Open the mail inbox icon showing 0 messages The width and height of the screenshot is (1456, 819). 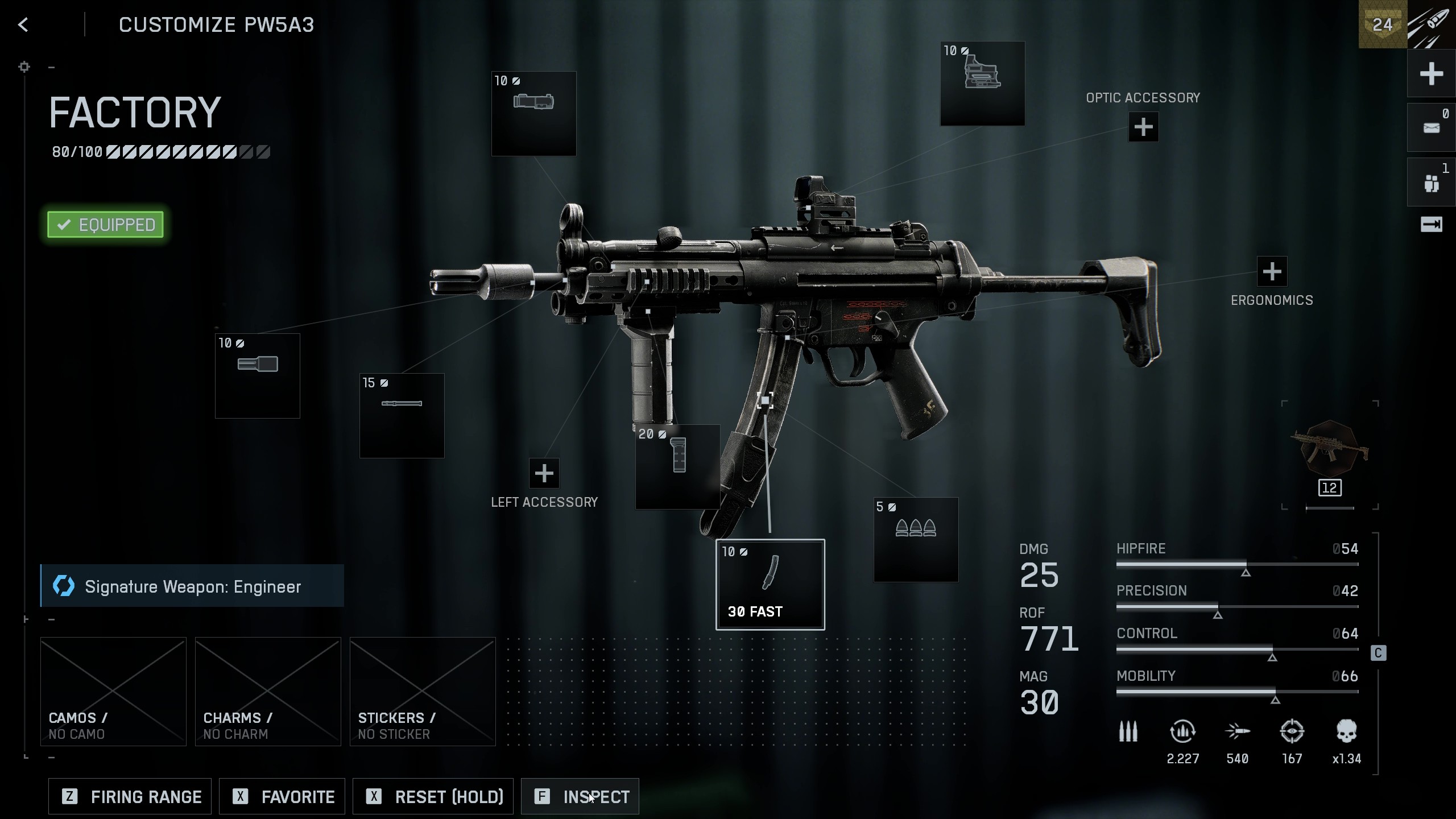click(x=1431, y=126)
